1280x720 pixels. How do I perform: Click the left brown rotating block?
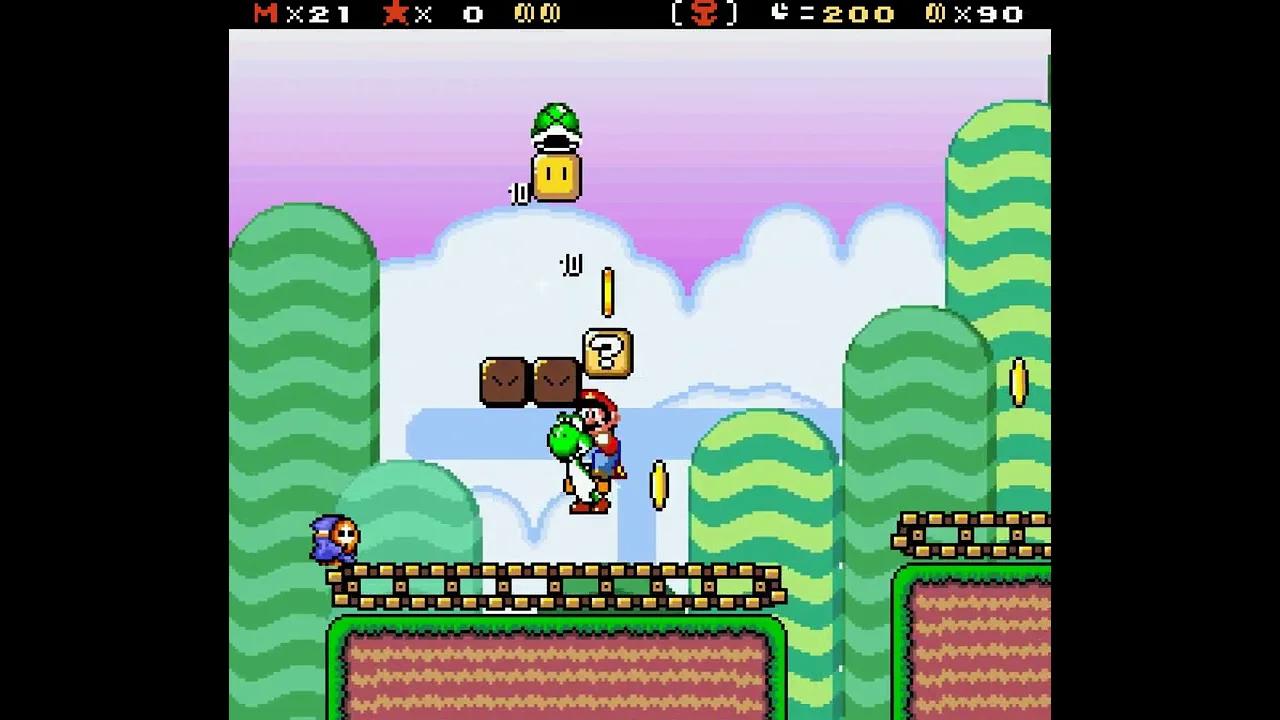[506, 381]
